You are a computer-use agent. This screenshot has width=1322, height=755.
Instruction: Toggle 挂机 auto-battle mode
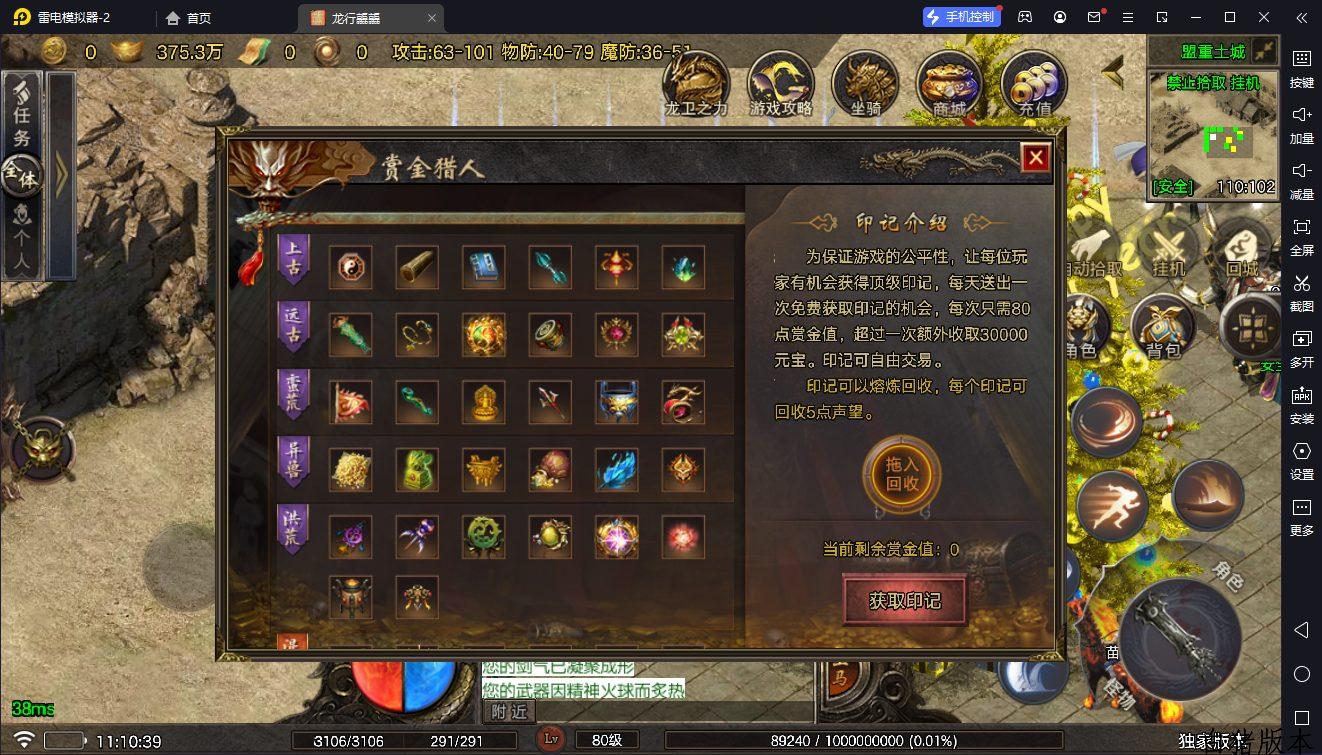click(x=1168, y=249)
